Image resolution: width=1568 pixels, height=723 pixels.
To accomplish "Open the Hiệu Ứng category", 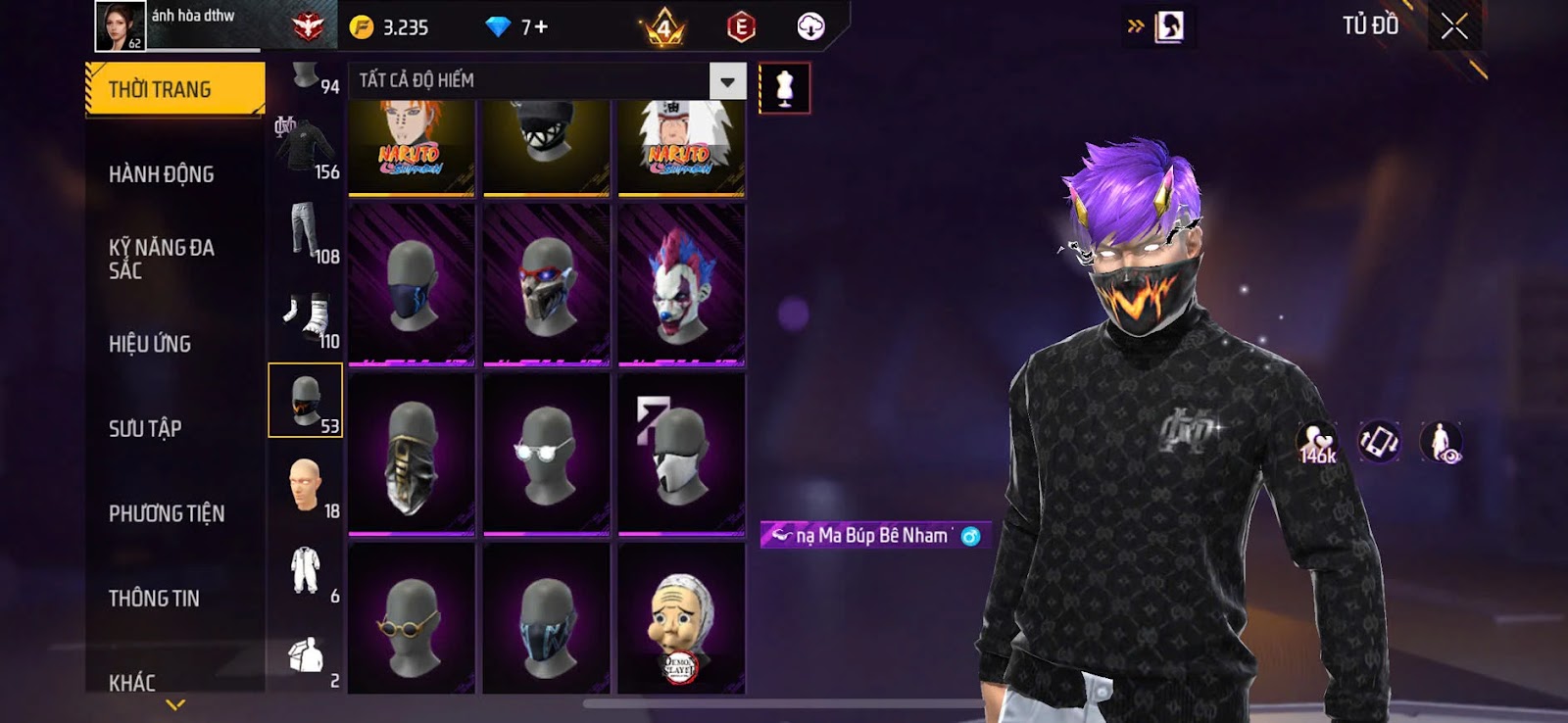I will 150,344.
